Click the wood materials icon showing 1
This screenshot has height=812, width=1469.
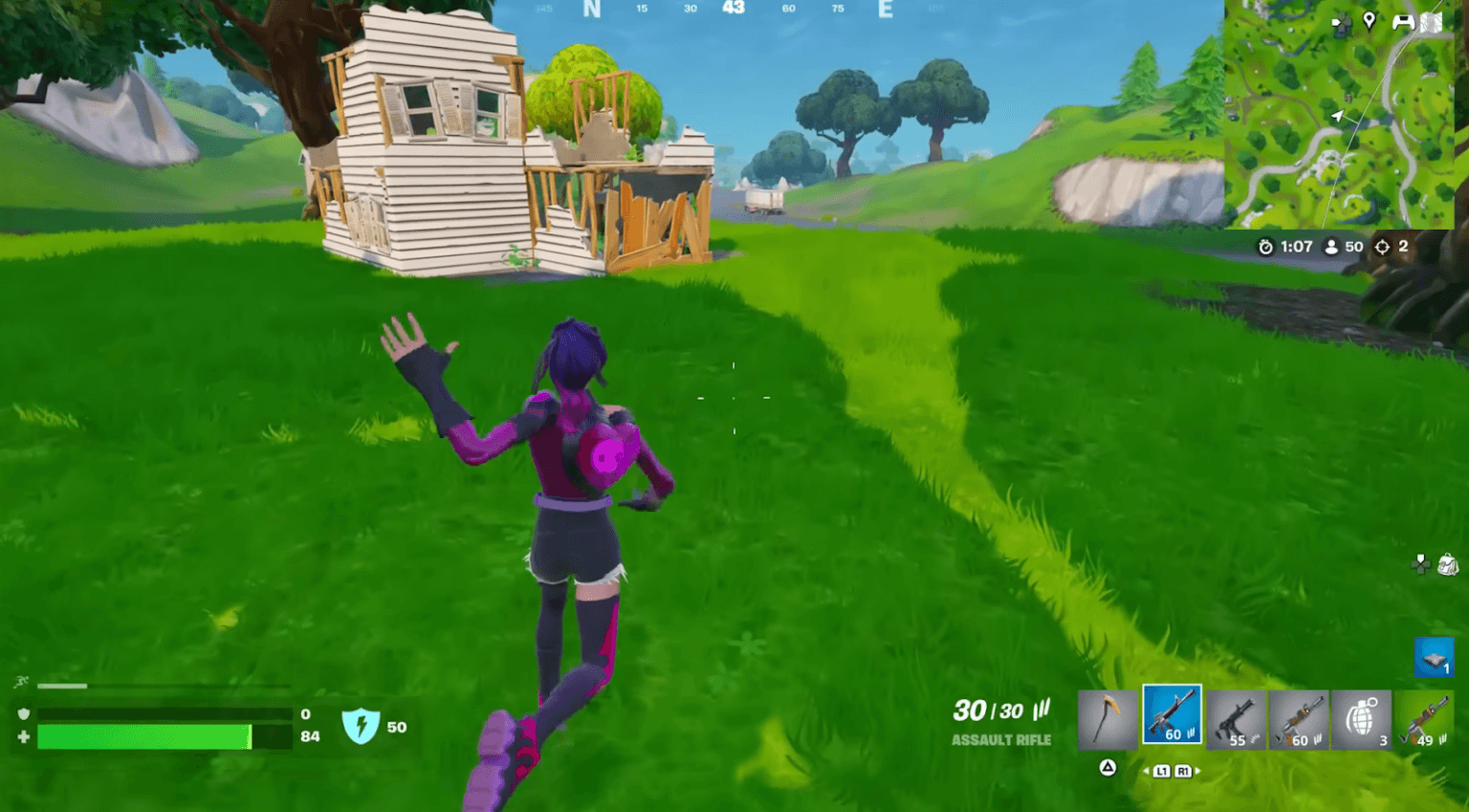(1435, 657)
